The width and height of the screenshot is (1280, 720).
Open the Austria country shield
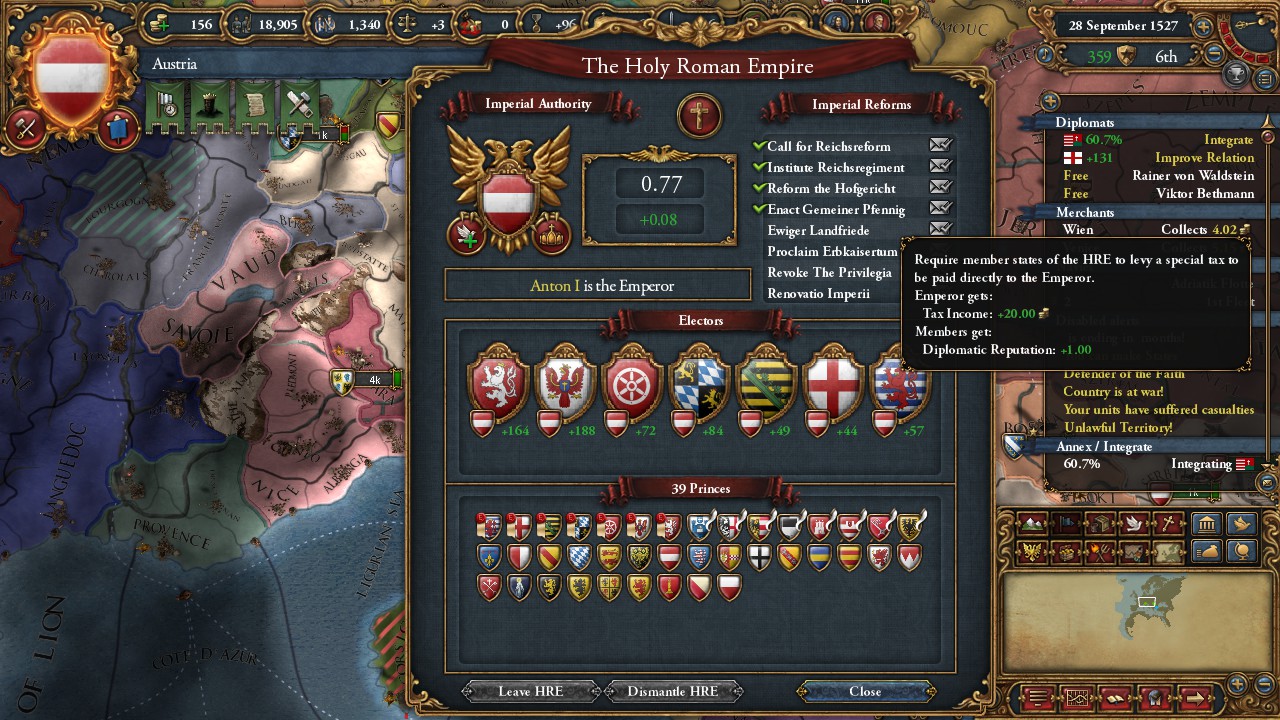pyautogui.click(x=71, y=78)
